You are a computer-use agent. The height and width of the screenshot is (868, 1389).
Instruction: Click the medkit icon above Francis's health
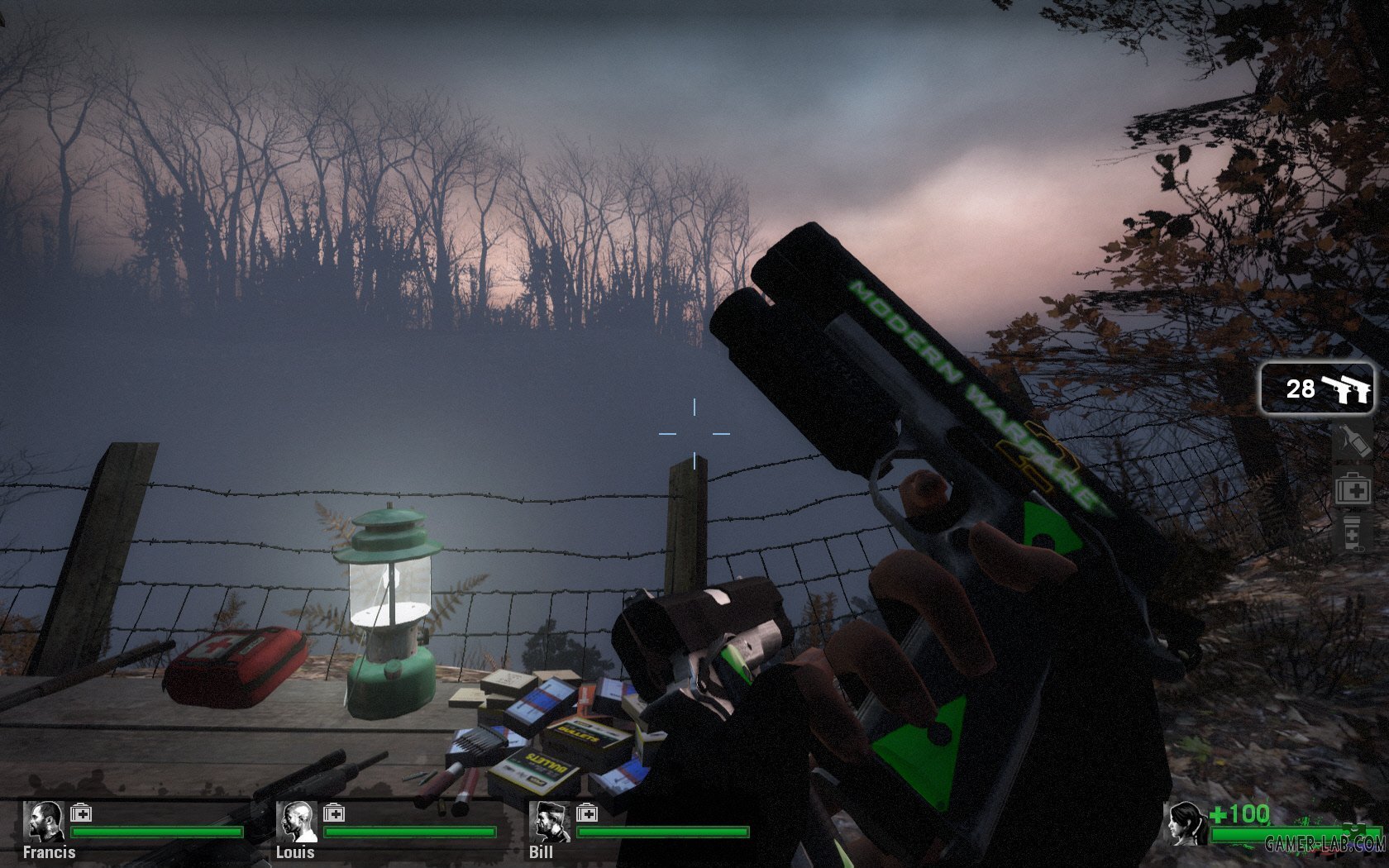coord(81,813)
